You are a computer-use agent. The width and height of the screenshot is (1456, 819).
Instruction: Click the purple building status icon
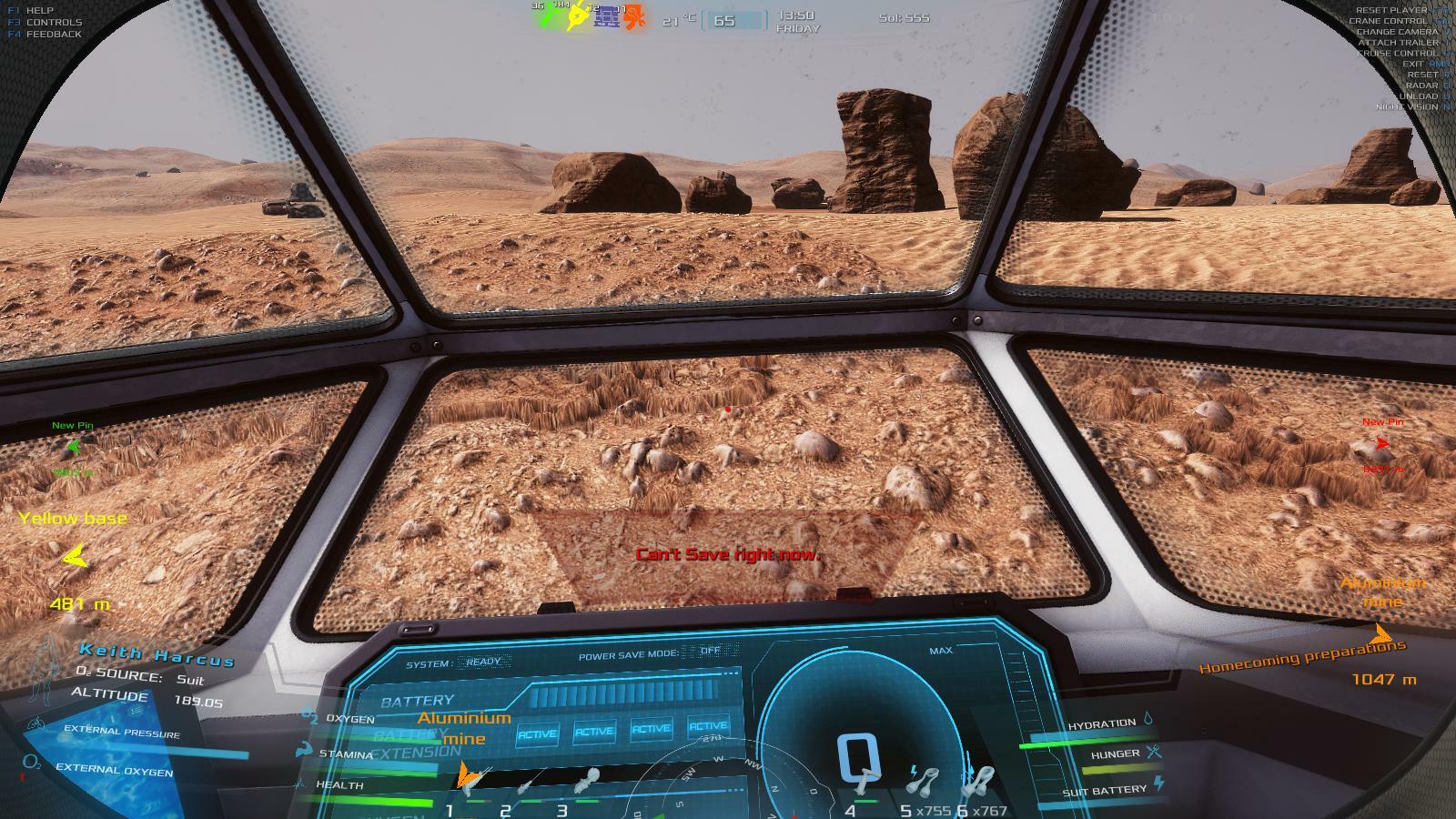[606, 17]
